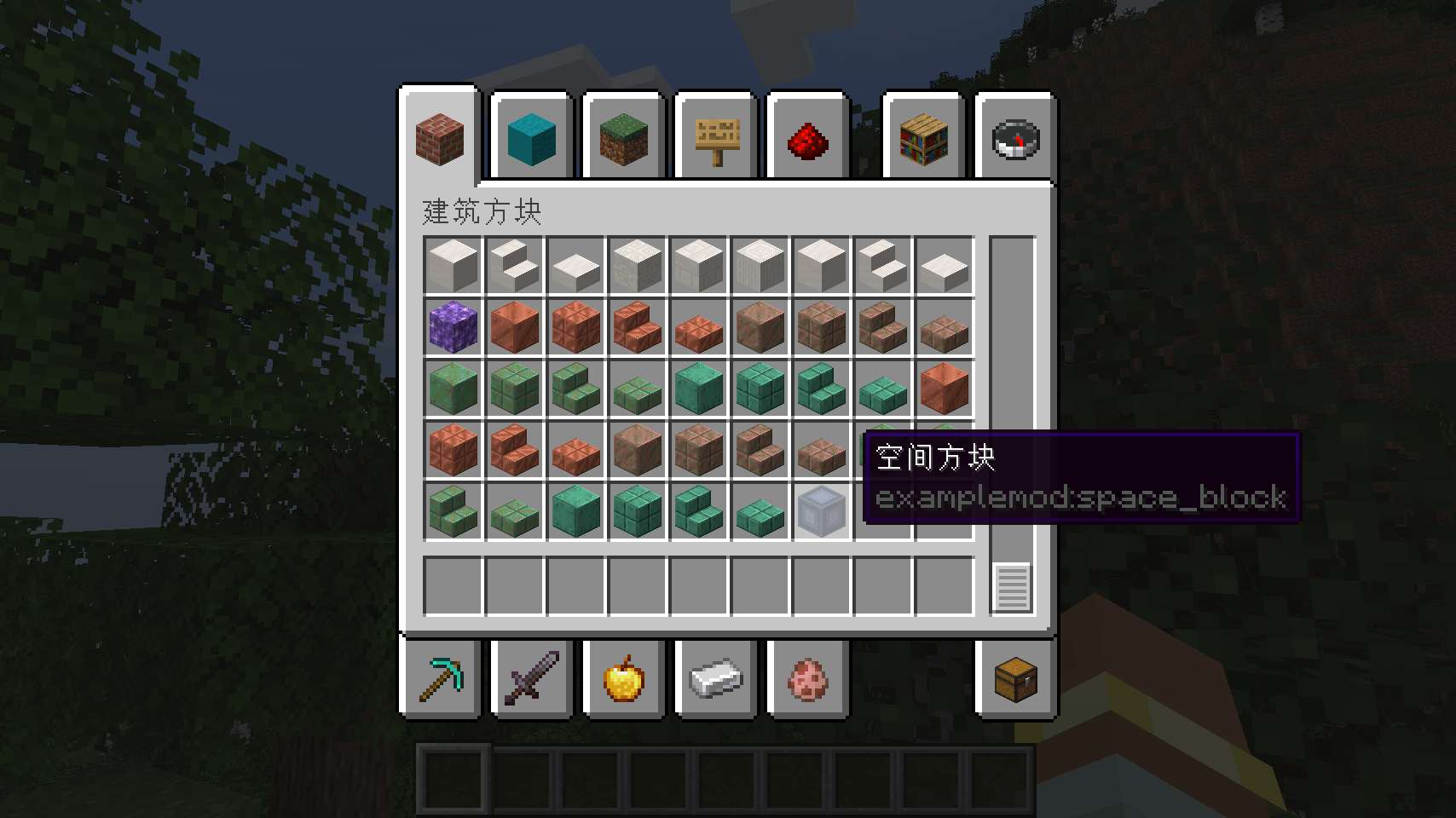Select the quartz block in the top-left slot
1456x818 pixels.
pos(453,267)
